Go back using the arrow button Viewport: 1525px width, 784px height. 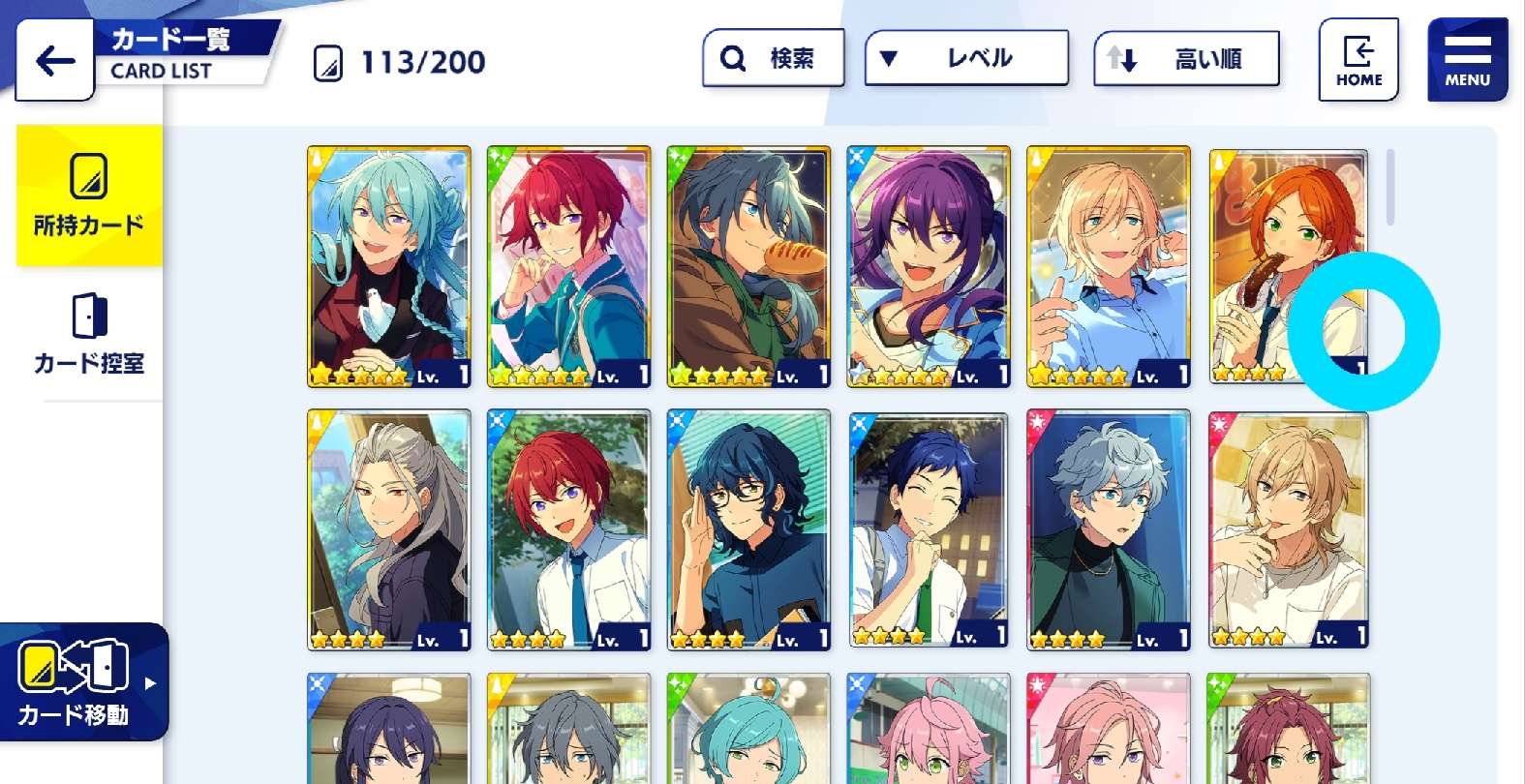(x=55, y=61)
